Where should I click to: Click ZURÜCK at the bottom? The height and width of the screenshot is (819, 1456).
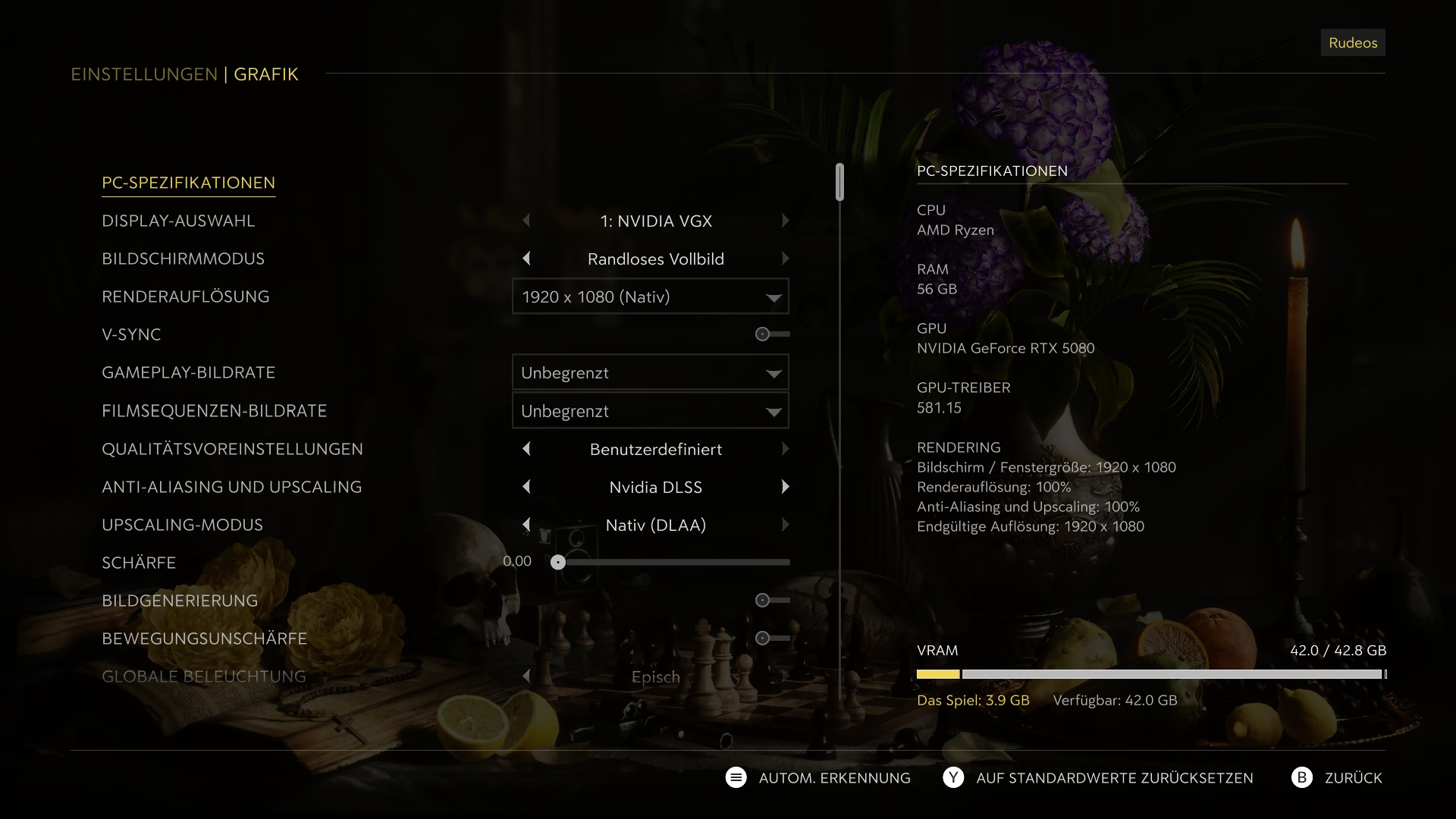[x=1355, y=777]
